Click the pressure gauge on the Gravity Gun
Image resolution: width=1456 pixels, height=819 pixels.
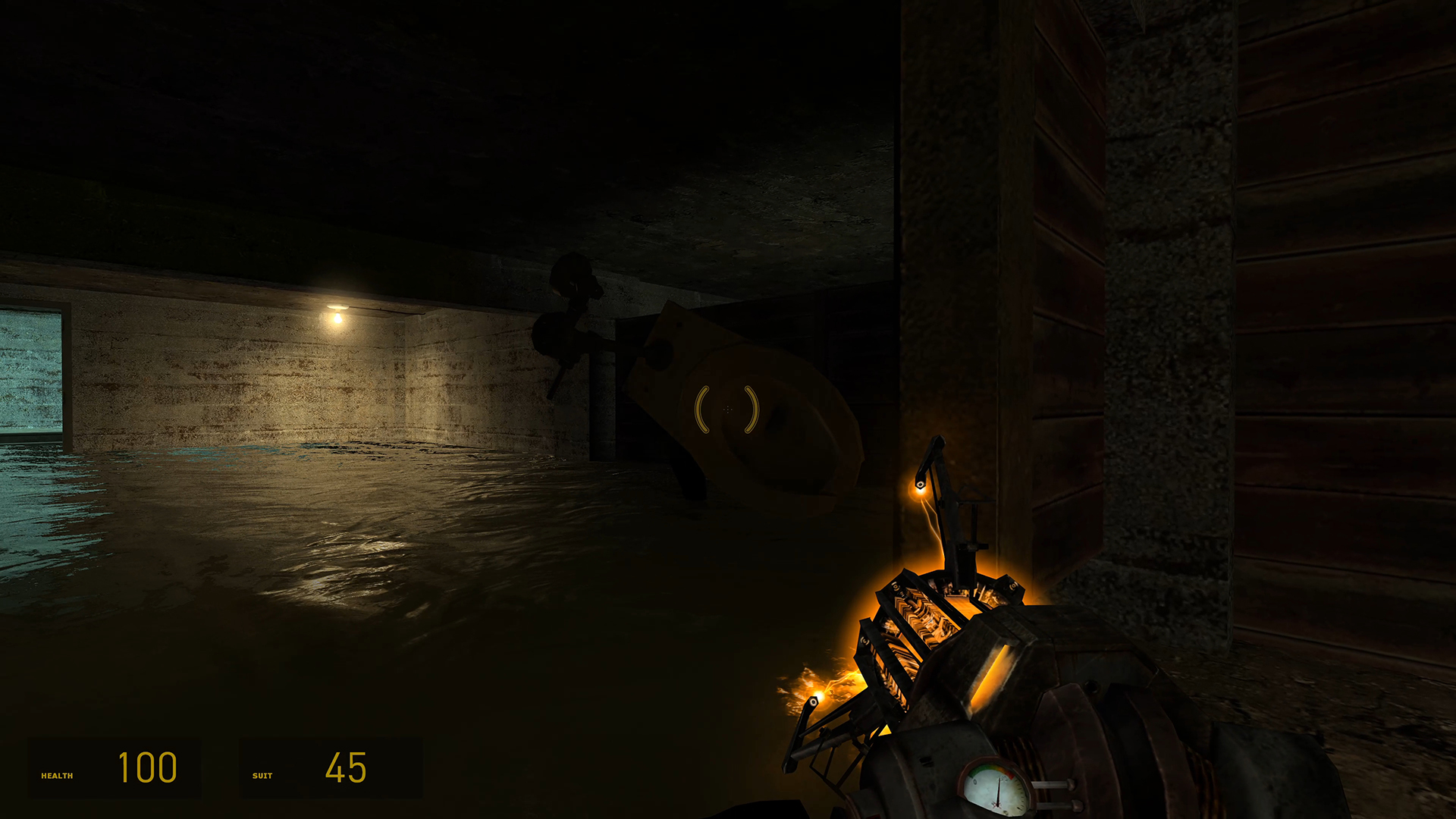[995, 786]
